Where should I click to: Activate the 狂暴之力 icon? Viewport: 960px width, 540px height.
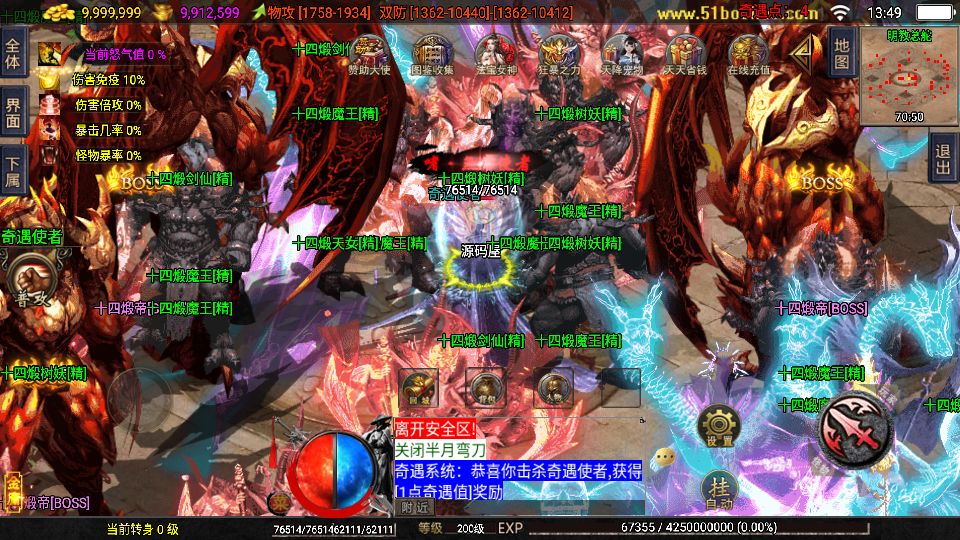(558, 53)
